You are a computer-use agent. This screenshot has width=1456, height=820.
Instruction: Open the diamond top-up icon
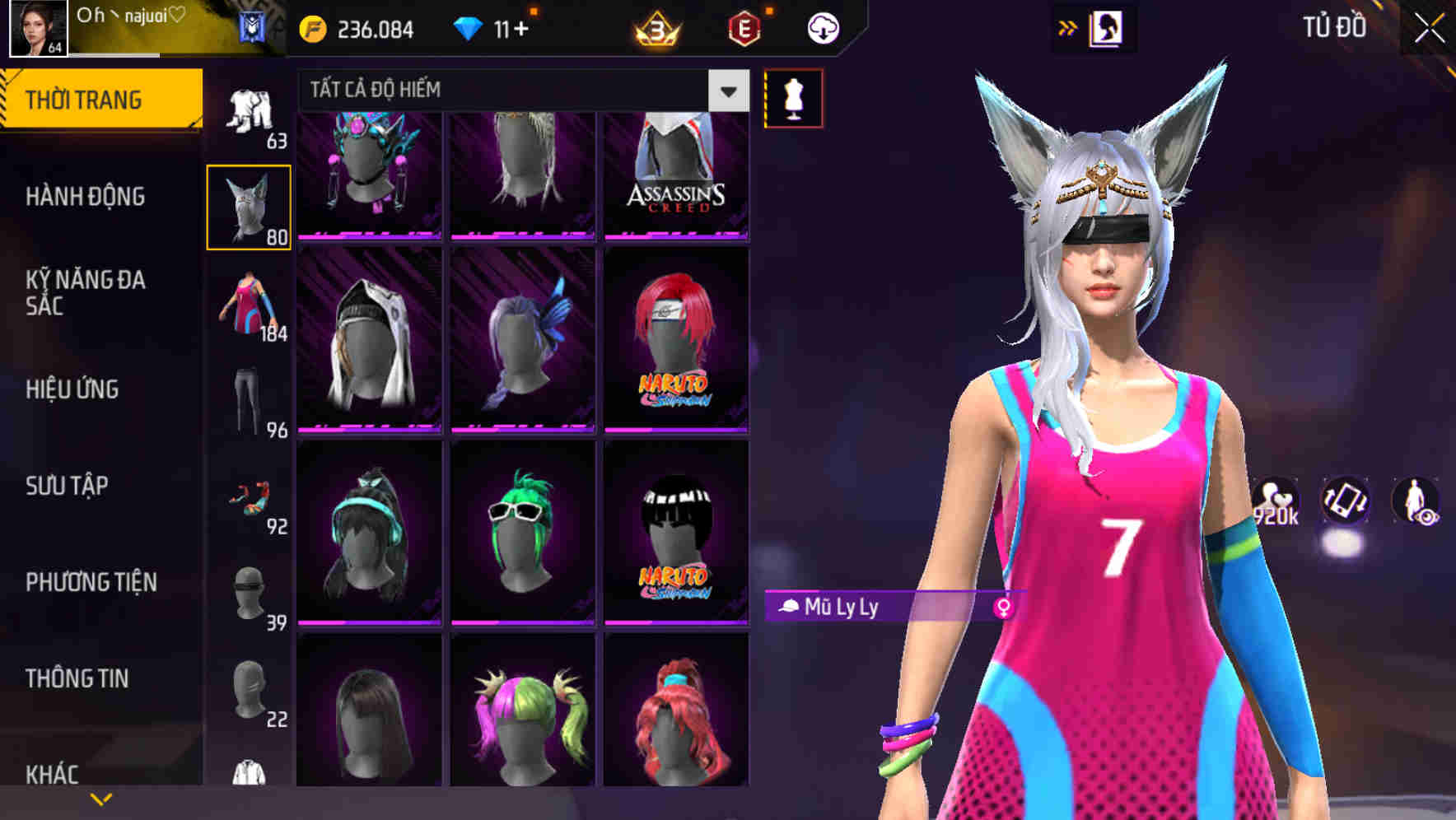click(469, 27)
